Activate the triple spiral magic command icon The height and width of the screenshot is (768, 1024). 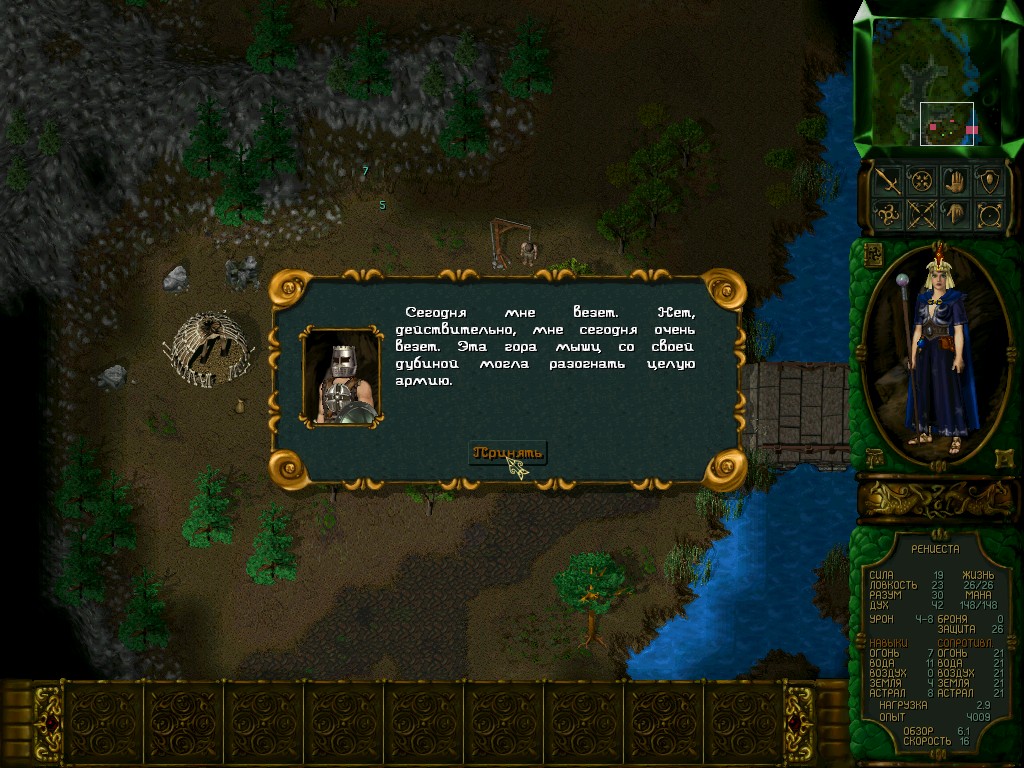(888, 214)
